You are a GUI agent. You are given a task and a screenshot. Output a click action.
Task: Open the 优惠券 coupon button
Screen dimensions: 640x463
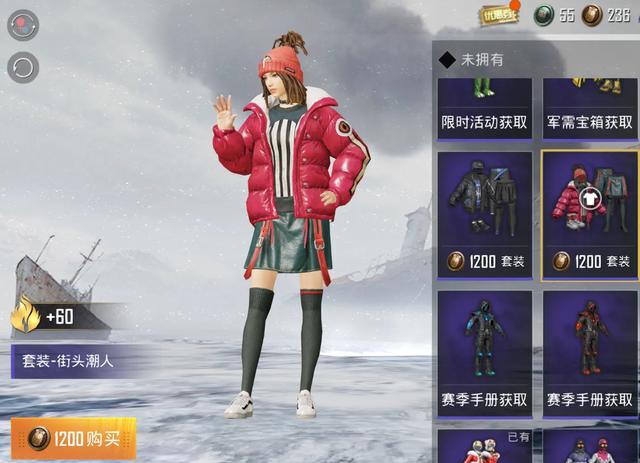click(x=500, y=14)
